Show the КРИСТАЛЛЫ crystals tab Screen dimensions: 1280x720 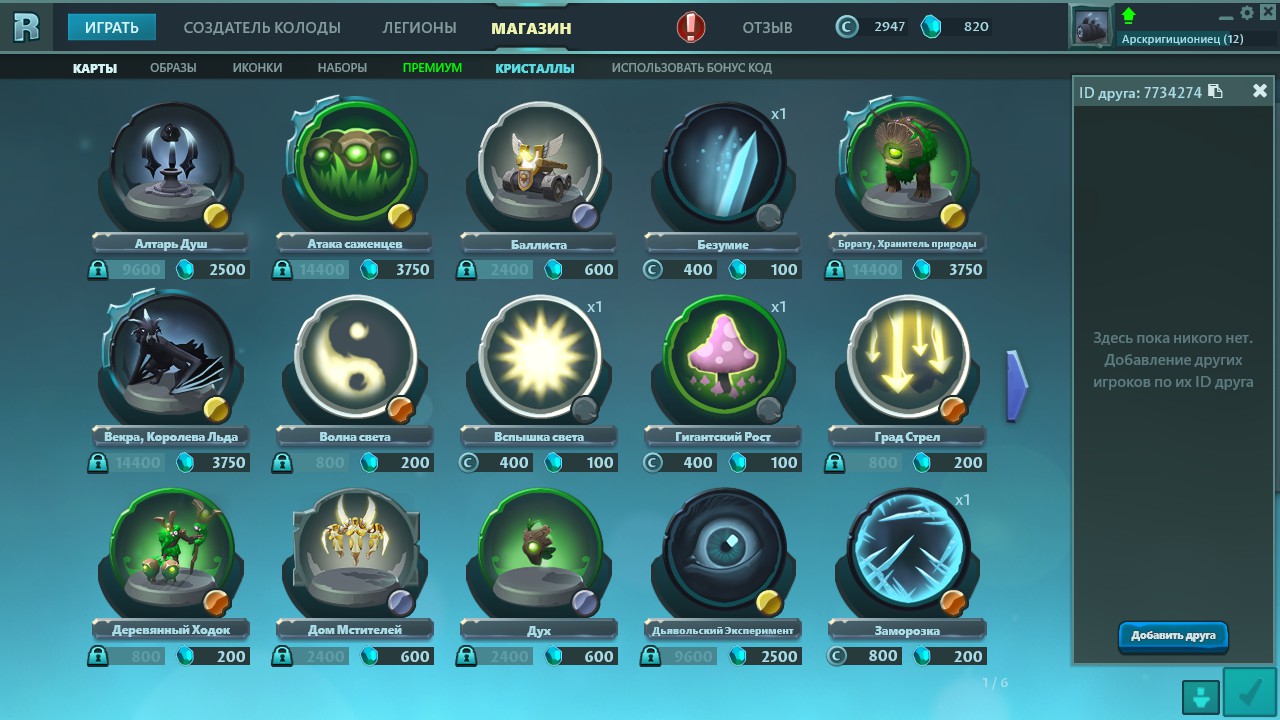[535, 68]
